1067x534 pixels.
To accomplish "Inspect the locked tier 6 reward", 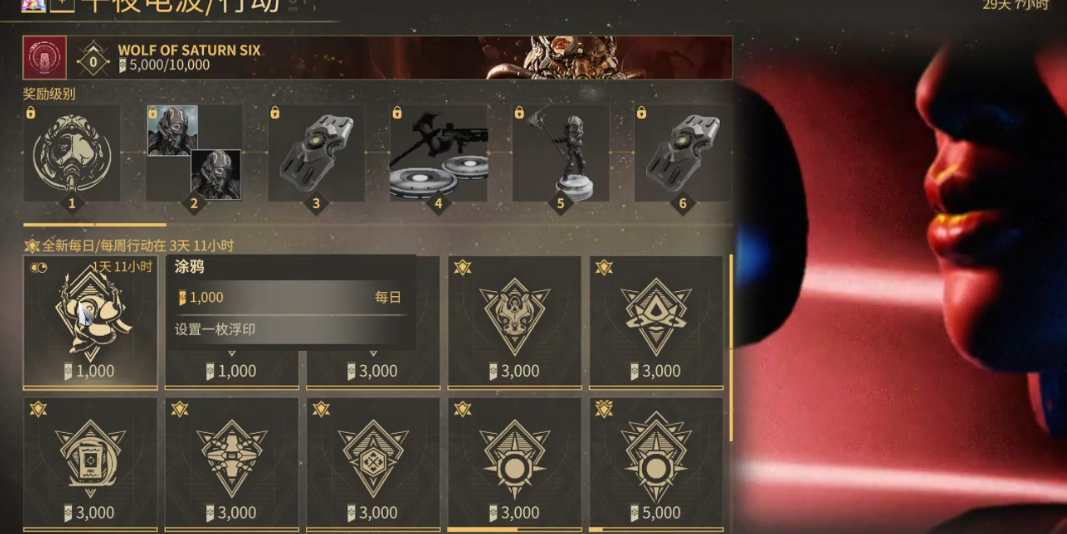I will pos(682,157).
